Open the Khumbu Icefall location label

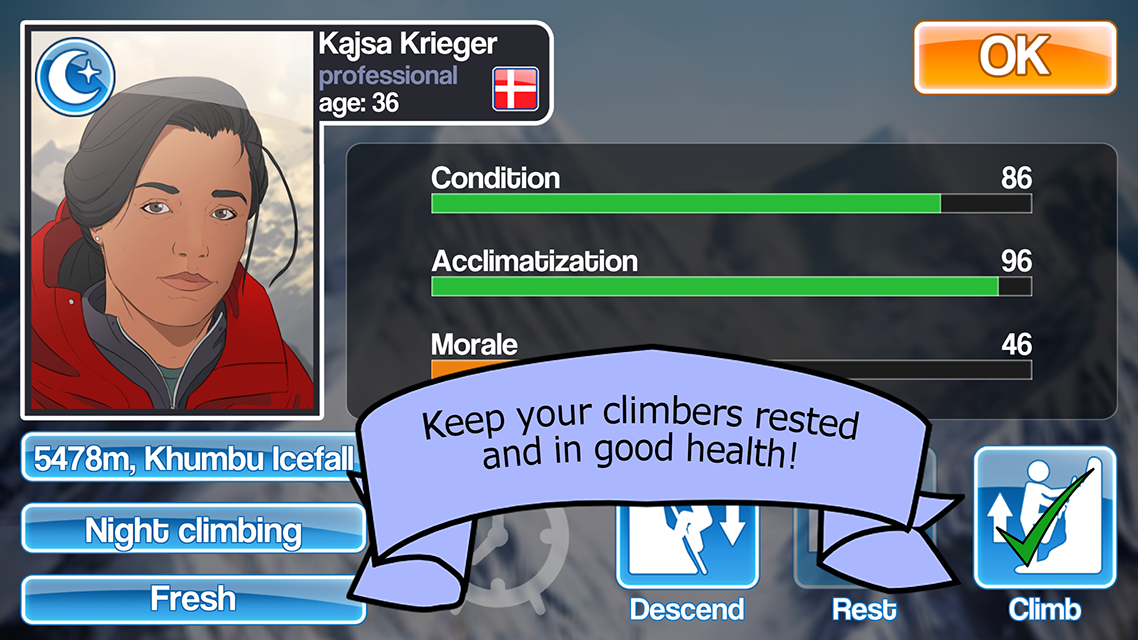point(190,459)
